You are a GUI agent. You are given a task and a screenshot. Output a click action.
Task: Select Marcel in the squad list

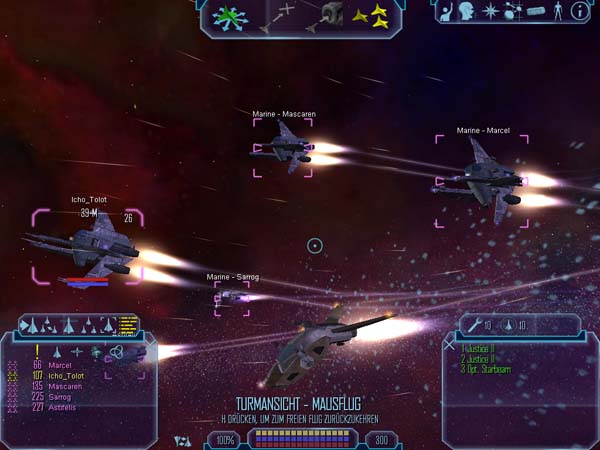tap(59, 366)
